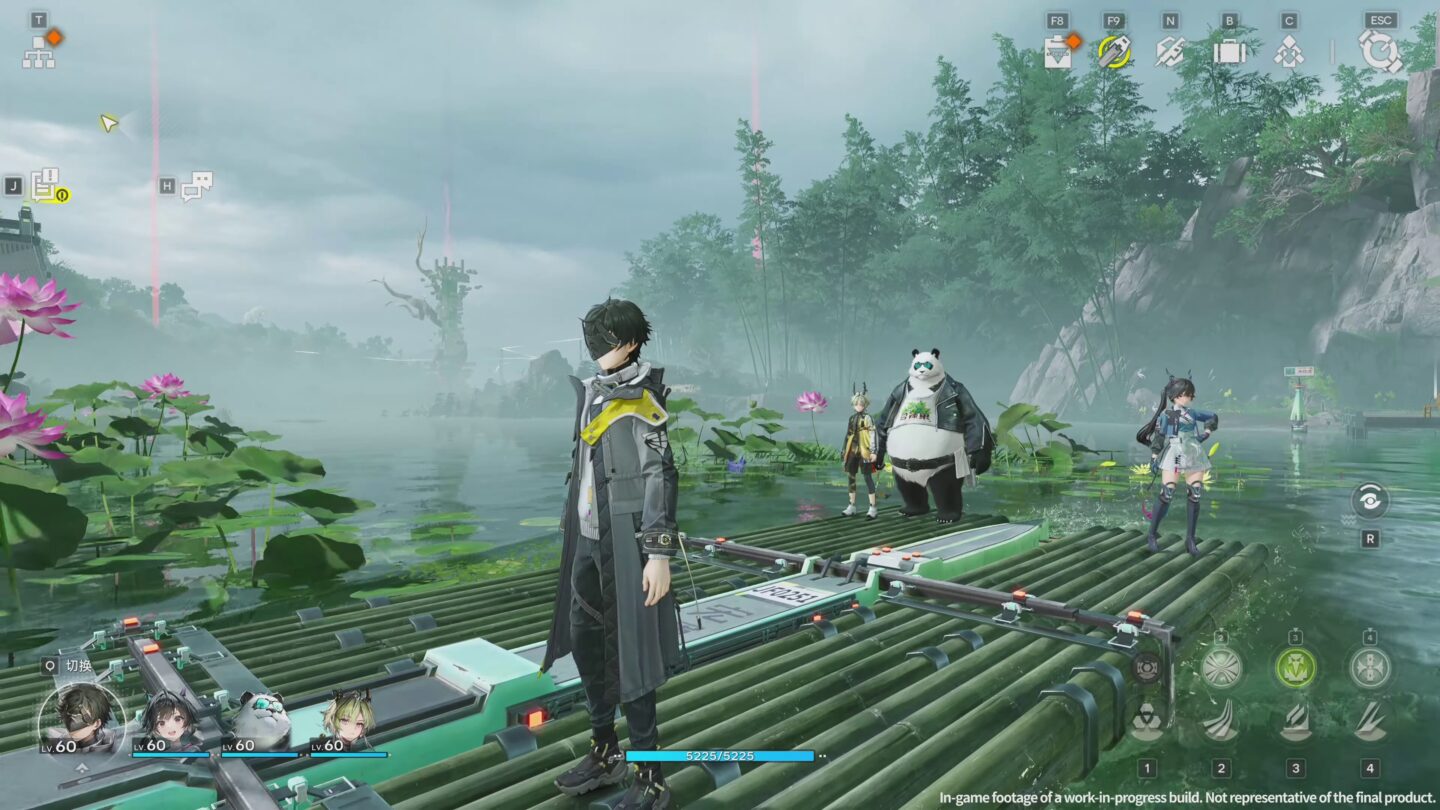The height and width of the screenshot is (810, 1440).
Task: Open the chat bubbles icon labeled H
Action: click(x=200, y=186)
